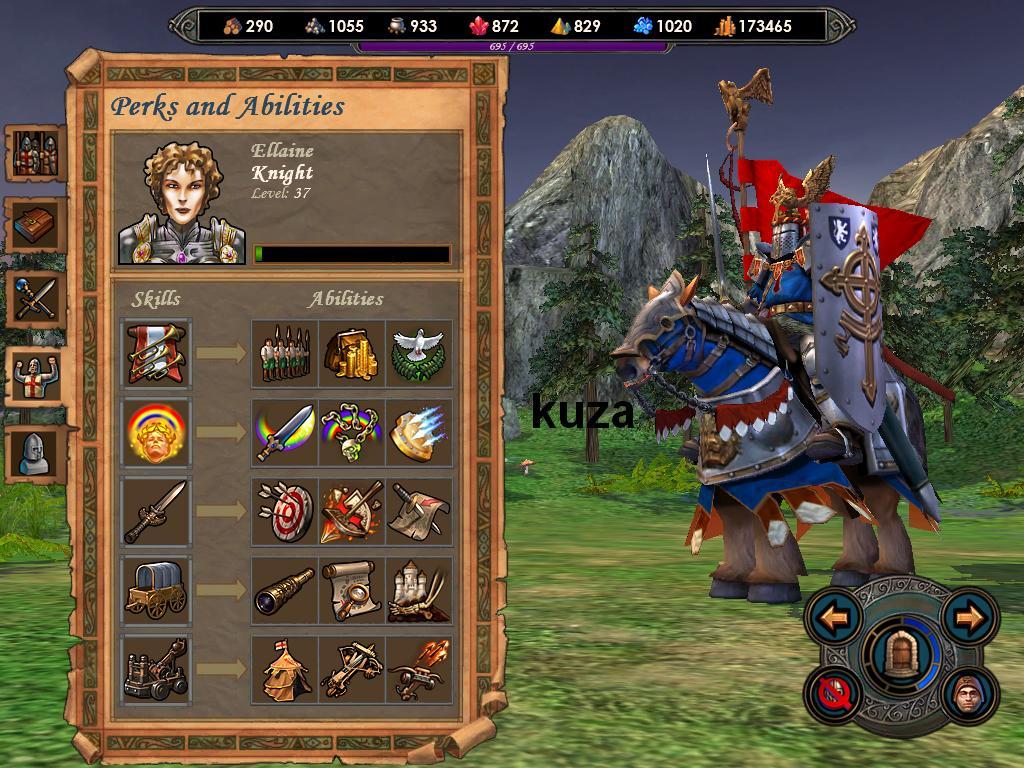Choose the dagger skill icon
Screen dimensions: 1024x768
[x=156, y=511]
